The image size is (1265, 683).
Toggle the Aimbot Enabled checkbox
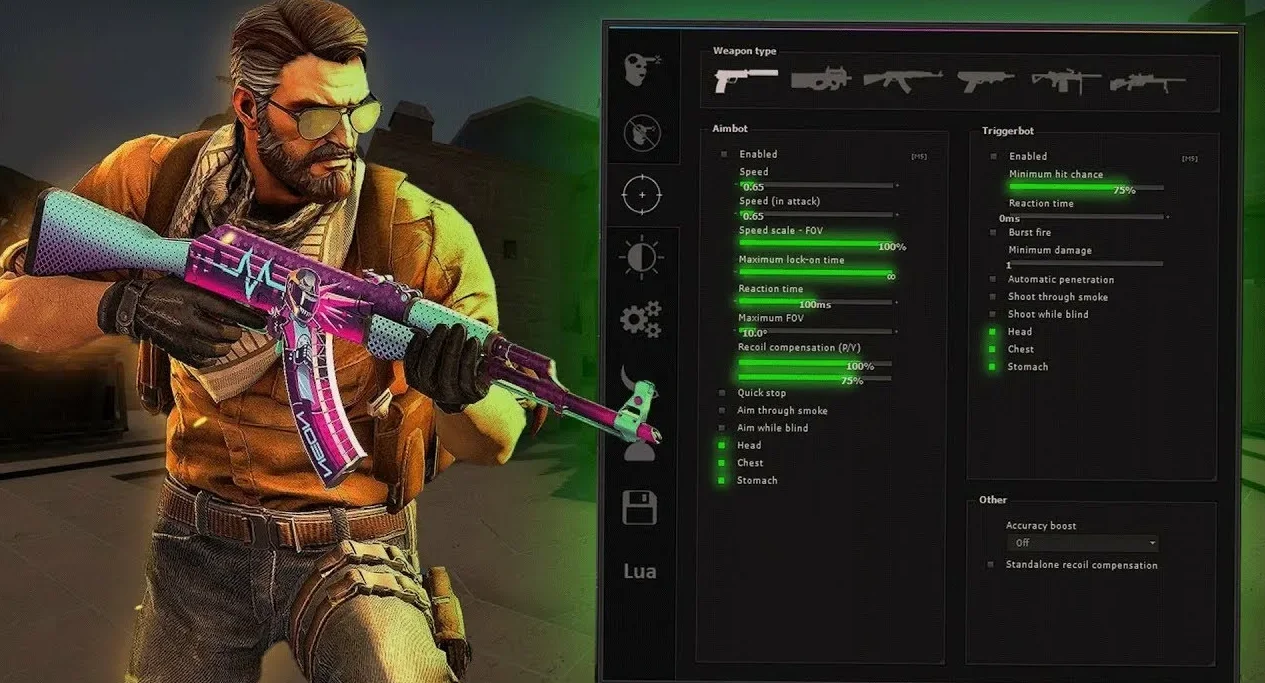[724, 155]
